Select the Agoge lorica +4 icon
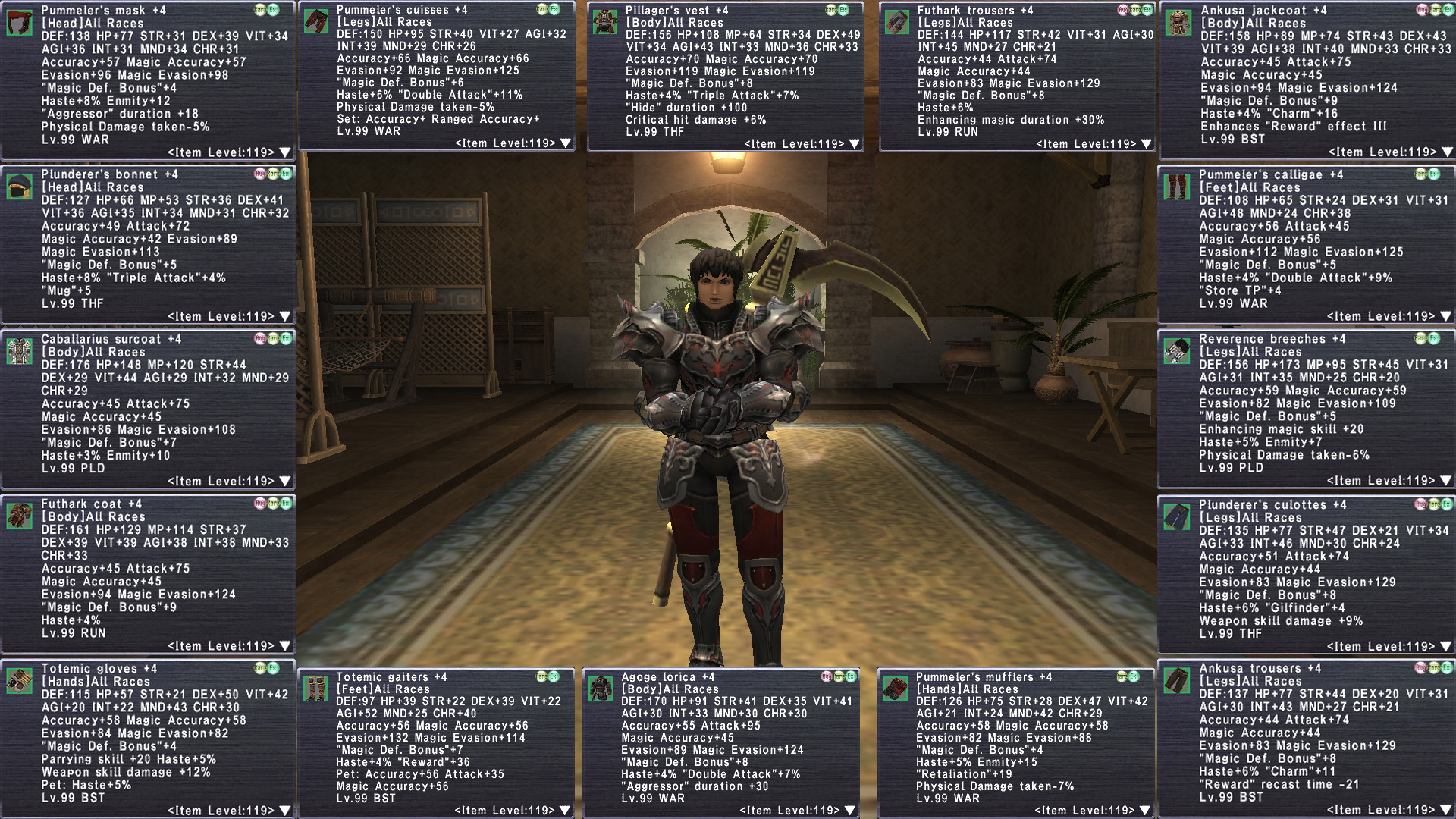This screenshot has width=1456, height=819. pos(601,689)
